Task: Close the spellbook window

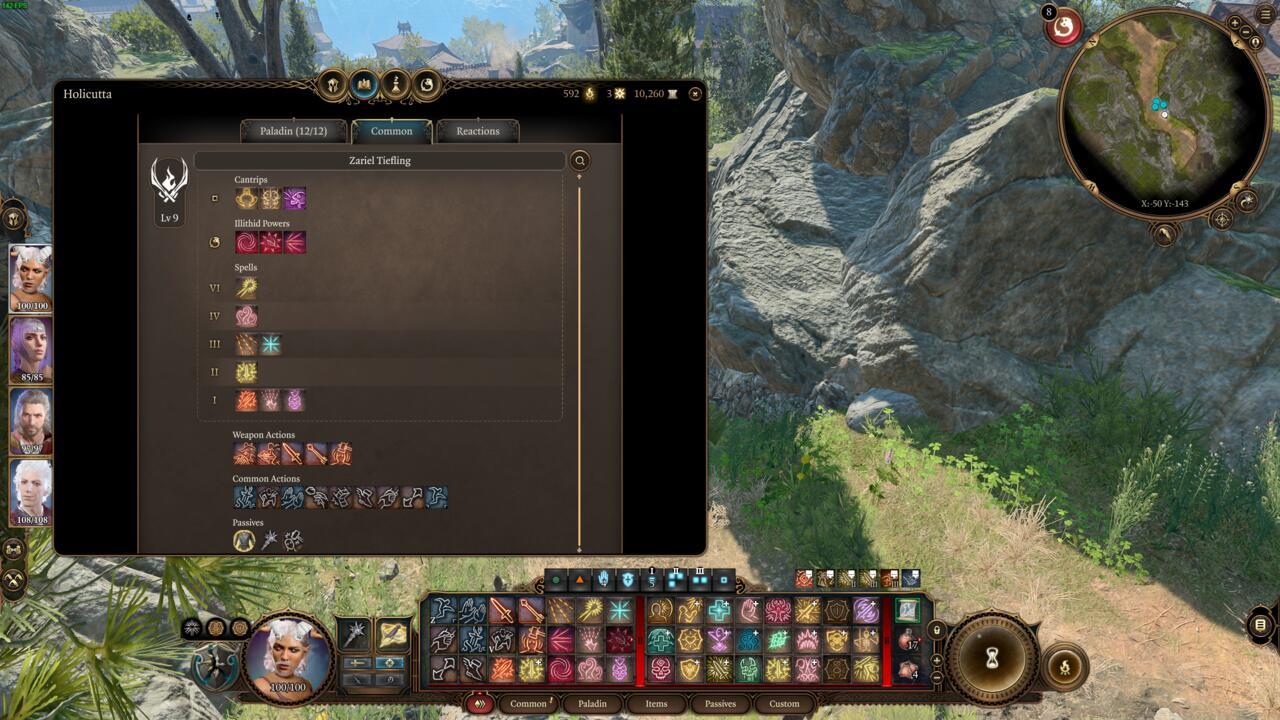Action: 695,94
